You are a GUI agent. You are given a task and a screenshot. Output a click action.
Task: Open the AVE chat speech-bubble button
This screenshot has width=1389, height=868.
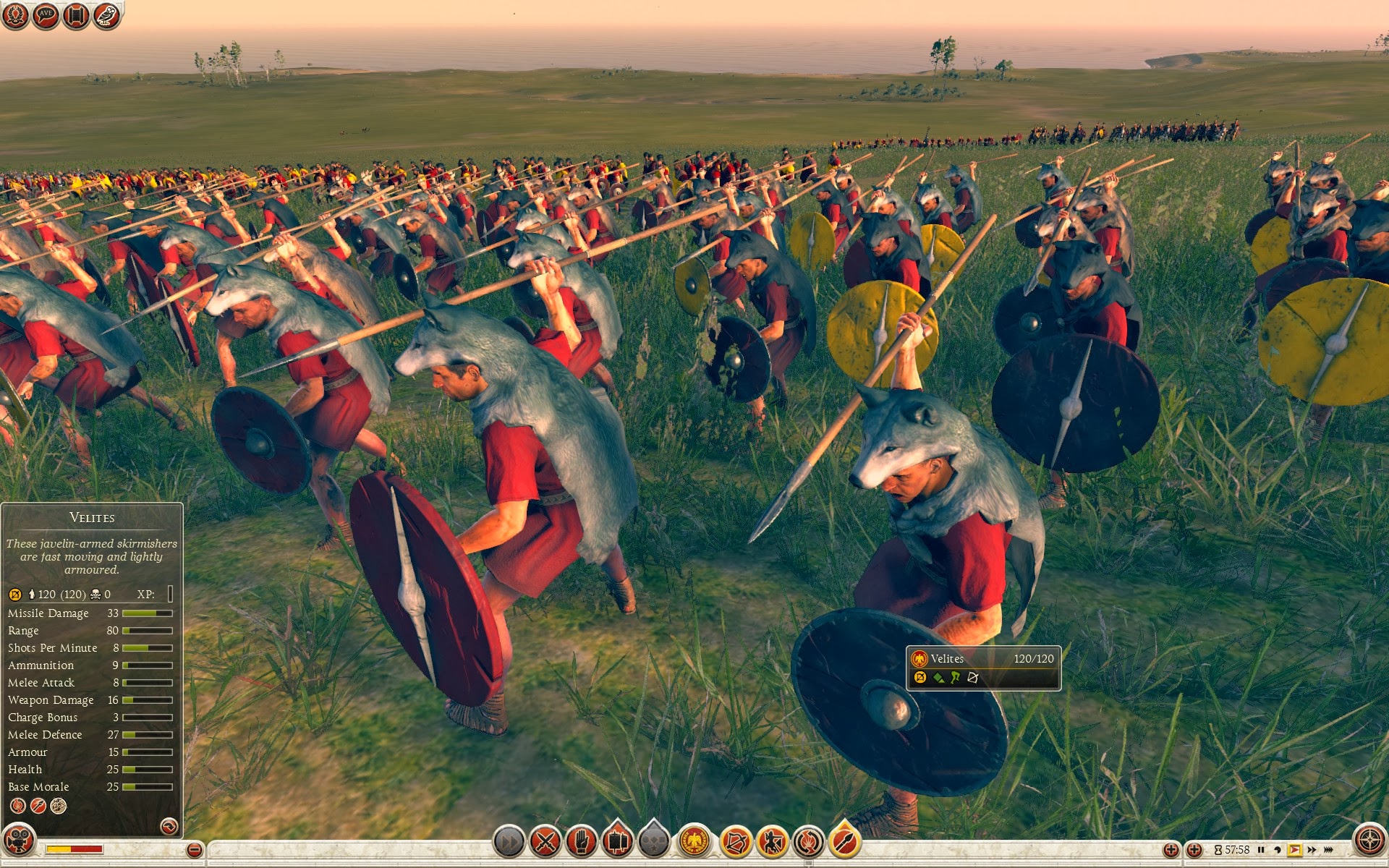point(46,14)
